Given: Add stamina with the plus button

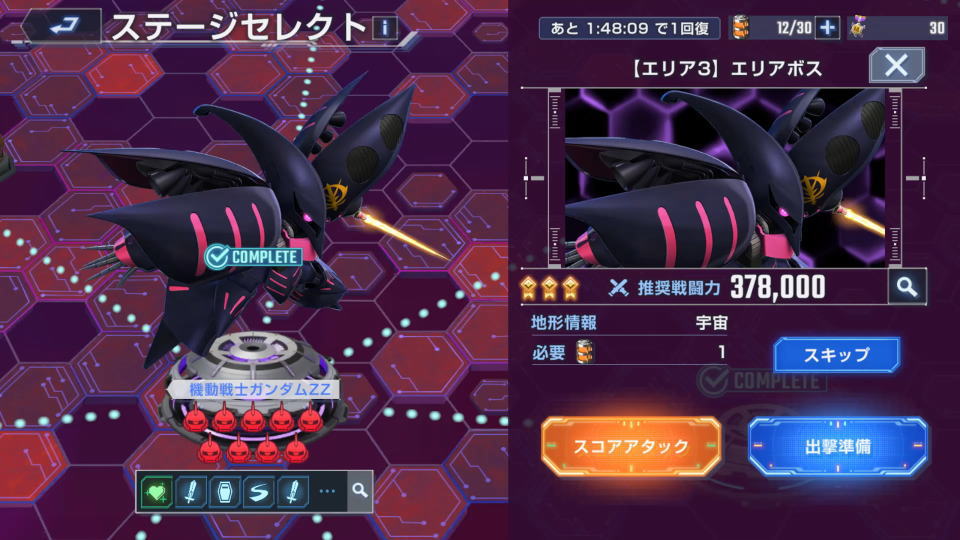Looking at the screenshot, I should coord(827,28).
